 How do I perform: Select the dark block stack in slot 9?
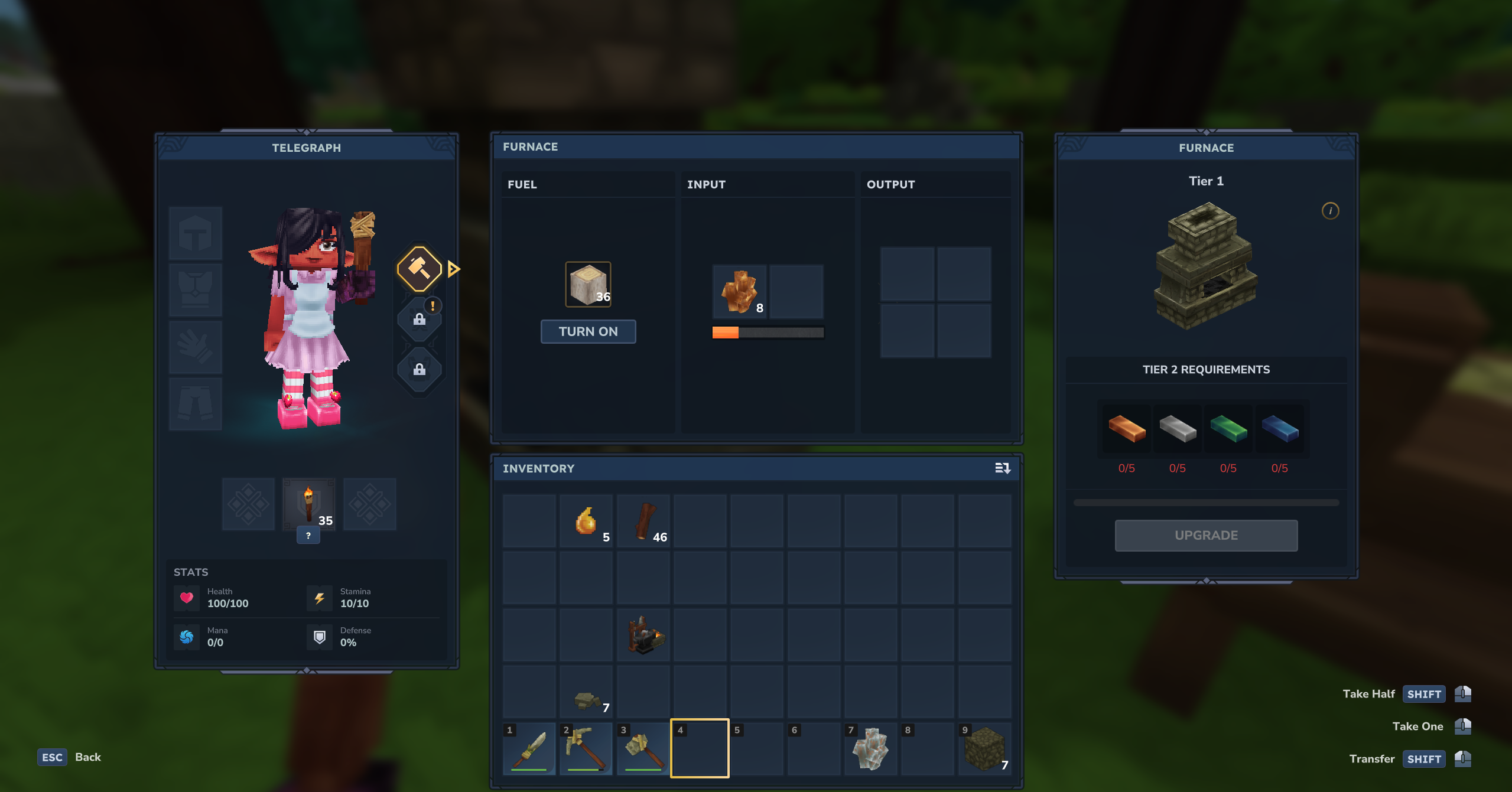click(x=984, y=749)
